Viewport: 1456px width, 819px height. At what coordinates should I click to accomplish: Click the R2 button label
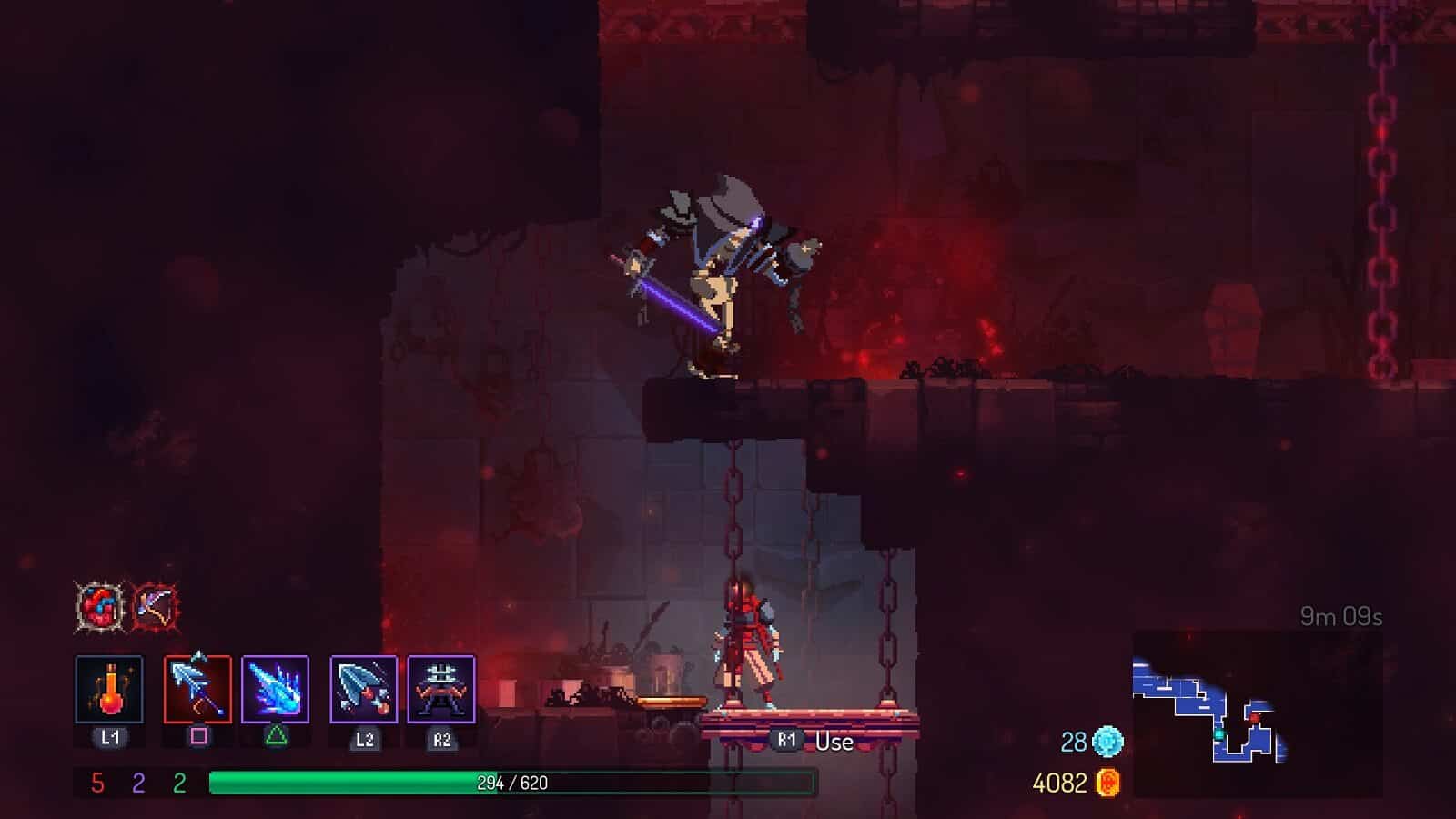click(440, 740)
